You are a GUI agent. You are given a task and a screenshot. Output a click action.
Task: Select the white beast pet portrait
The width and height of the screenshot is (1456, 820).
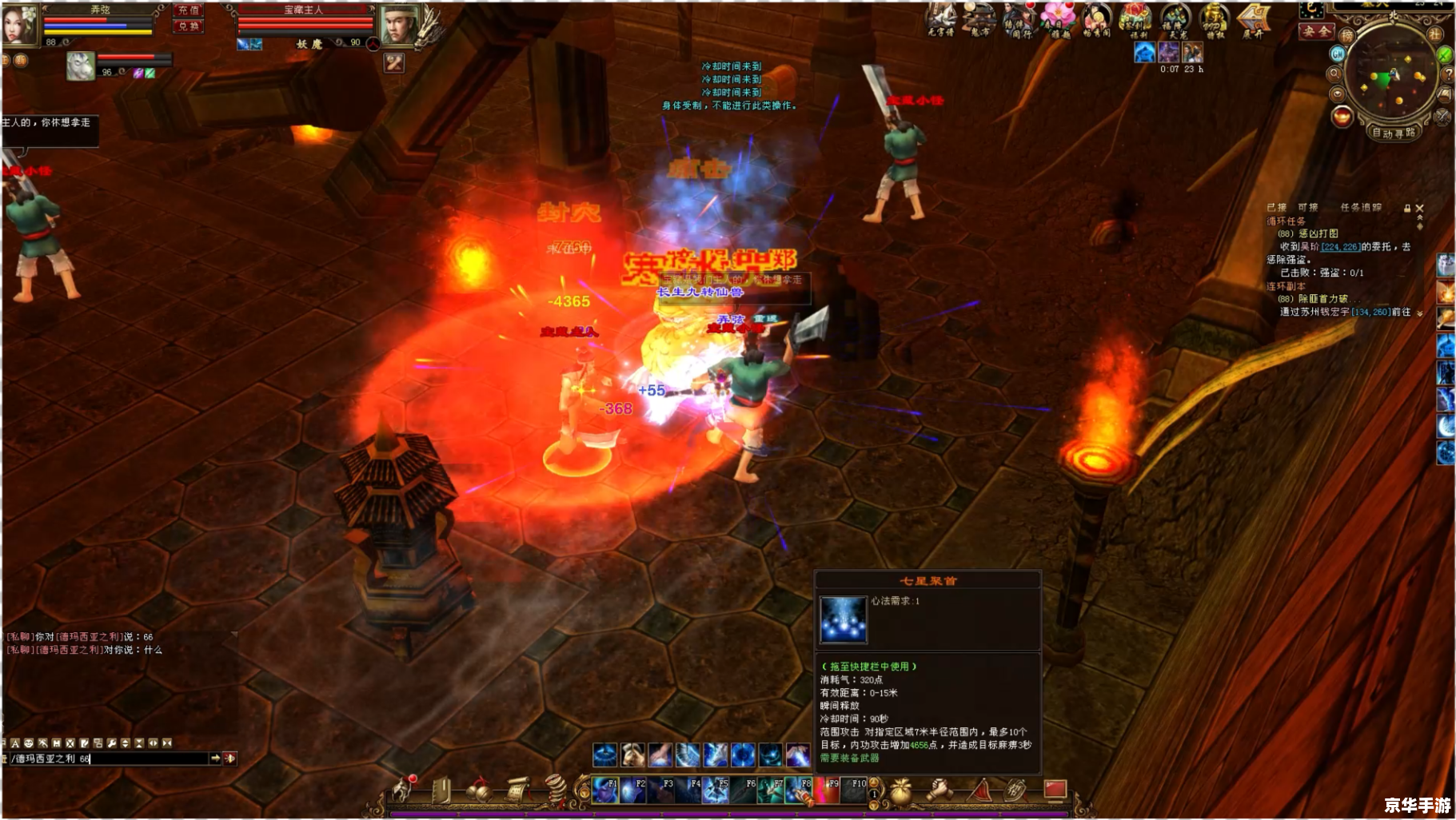pyautogui.click(x=80, y=66)
